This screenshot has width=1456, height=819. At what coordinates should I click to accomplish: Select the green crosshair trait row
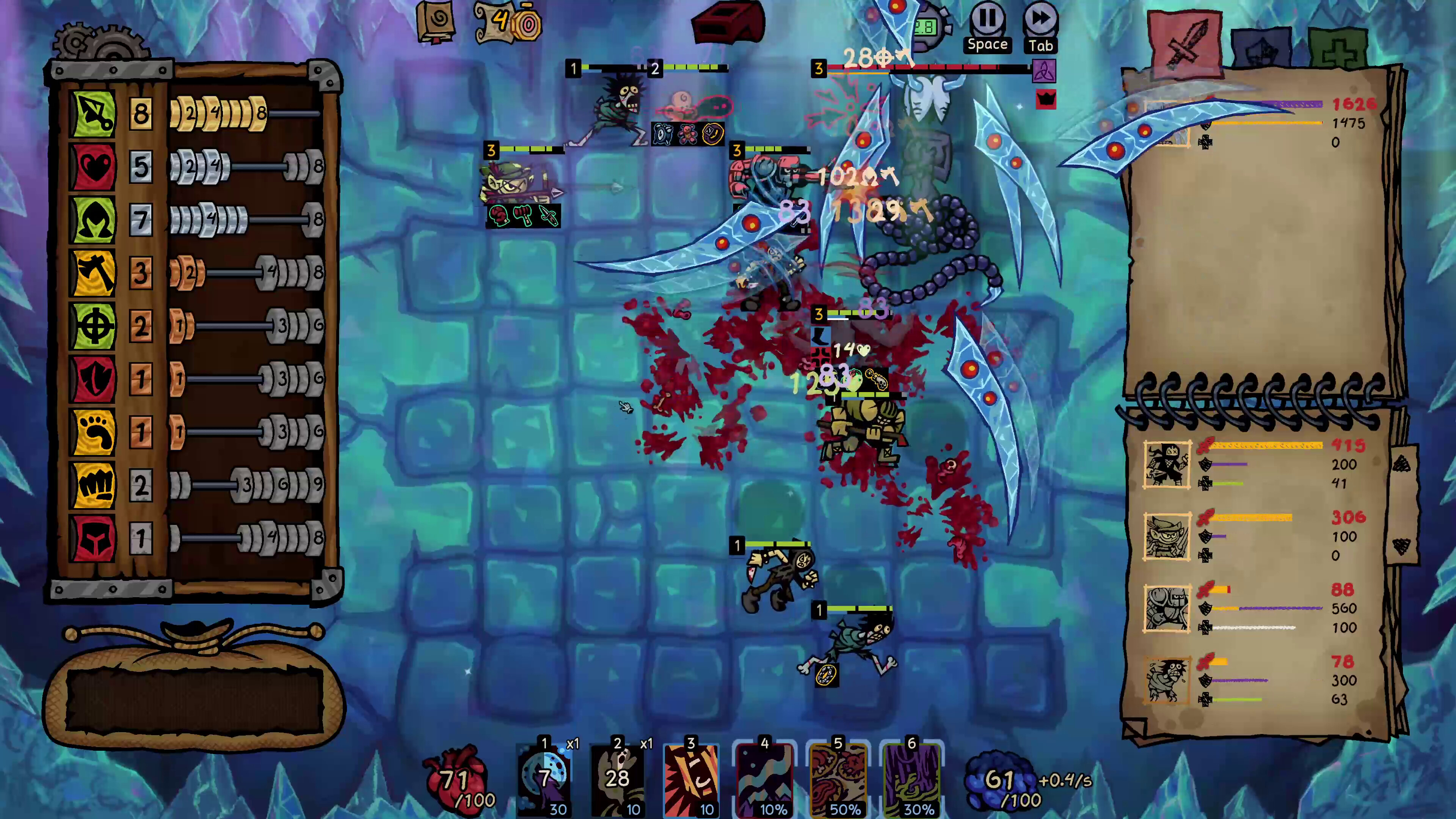click(93, 326)
